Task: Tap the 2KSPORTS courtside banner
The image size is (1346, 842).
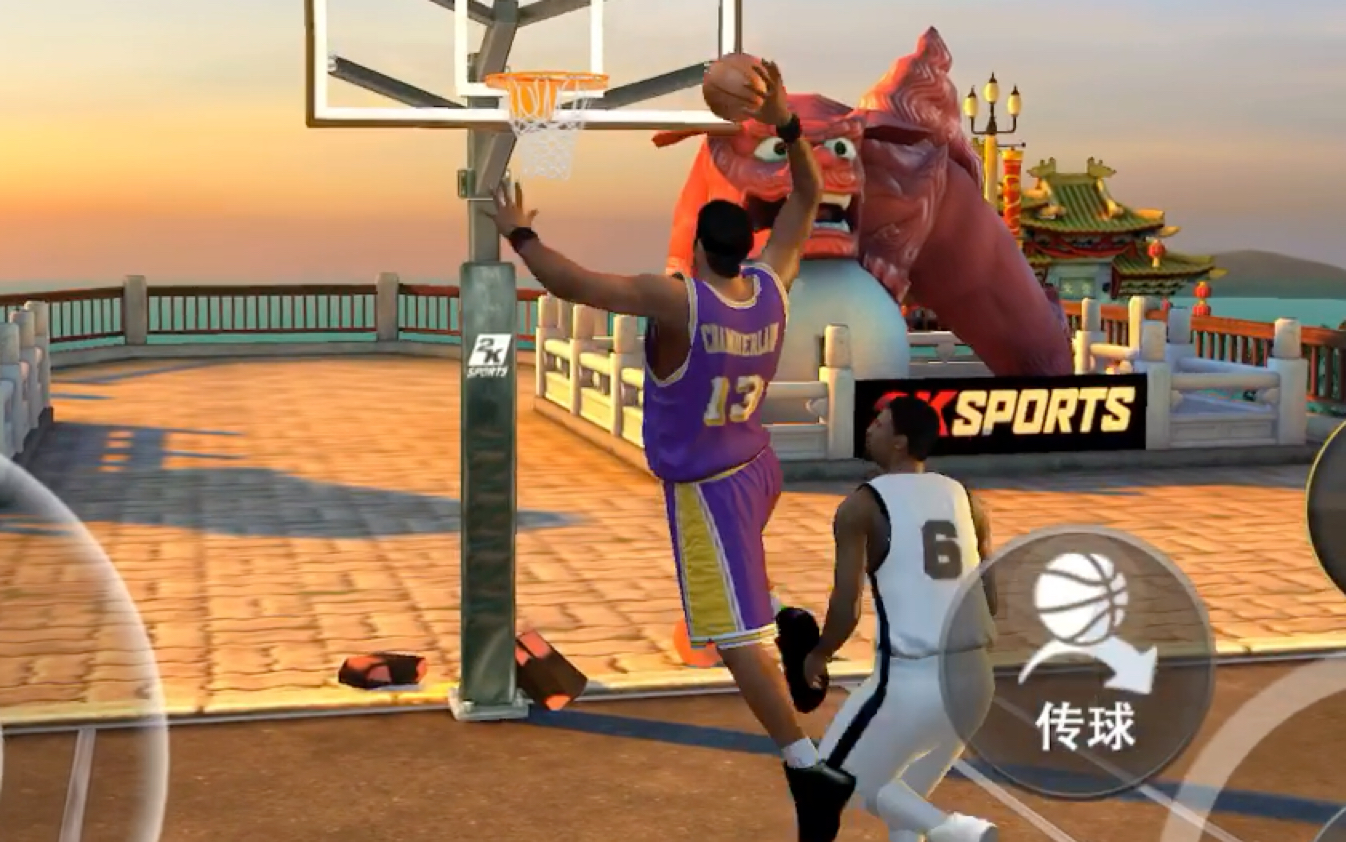Action: 1010,405
